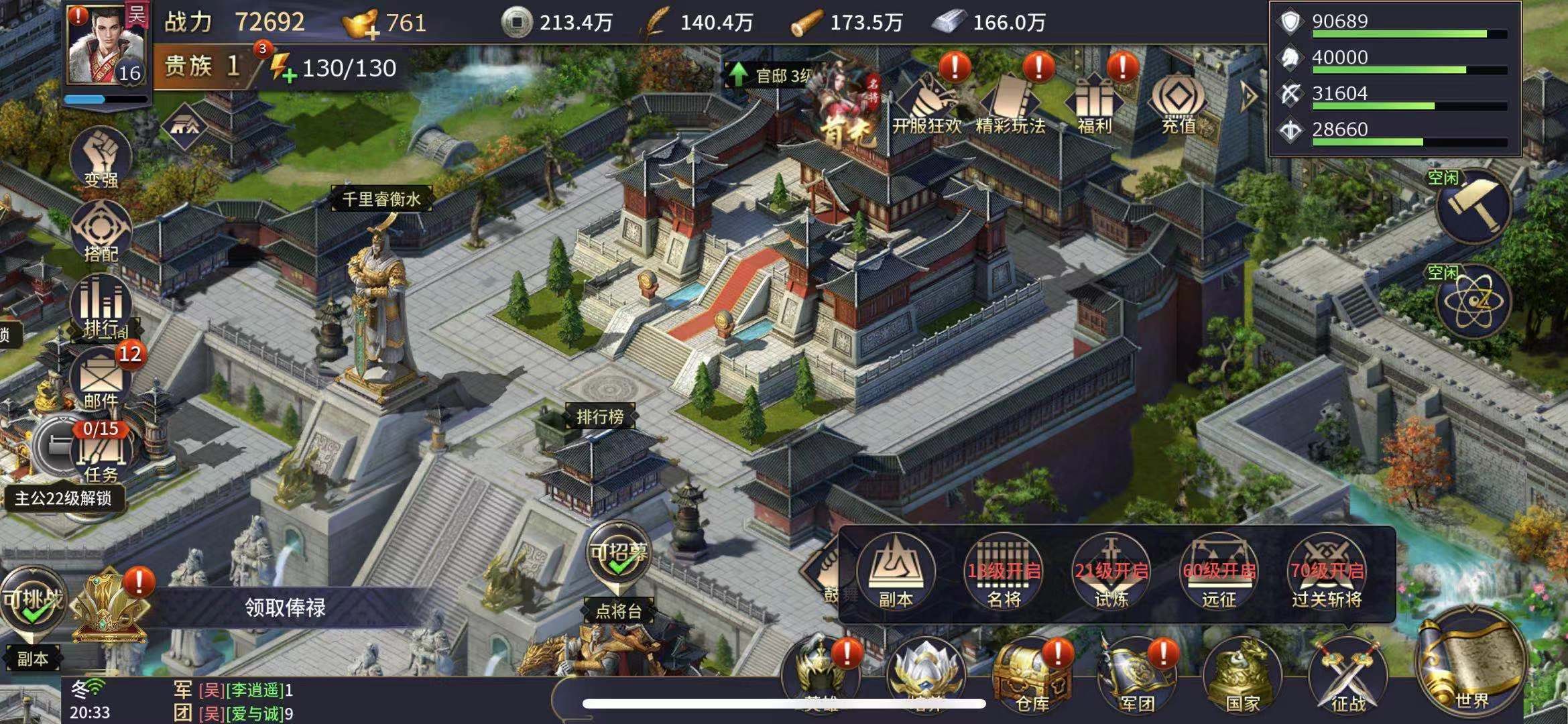Open 开服狂欢 event
1568x724 pixels.
coord(927,104)
